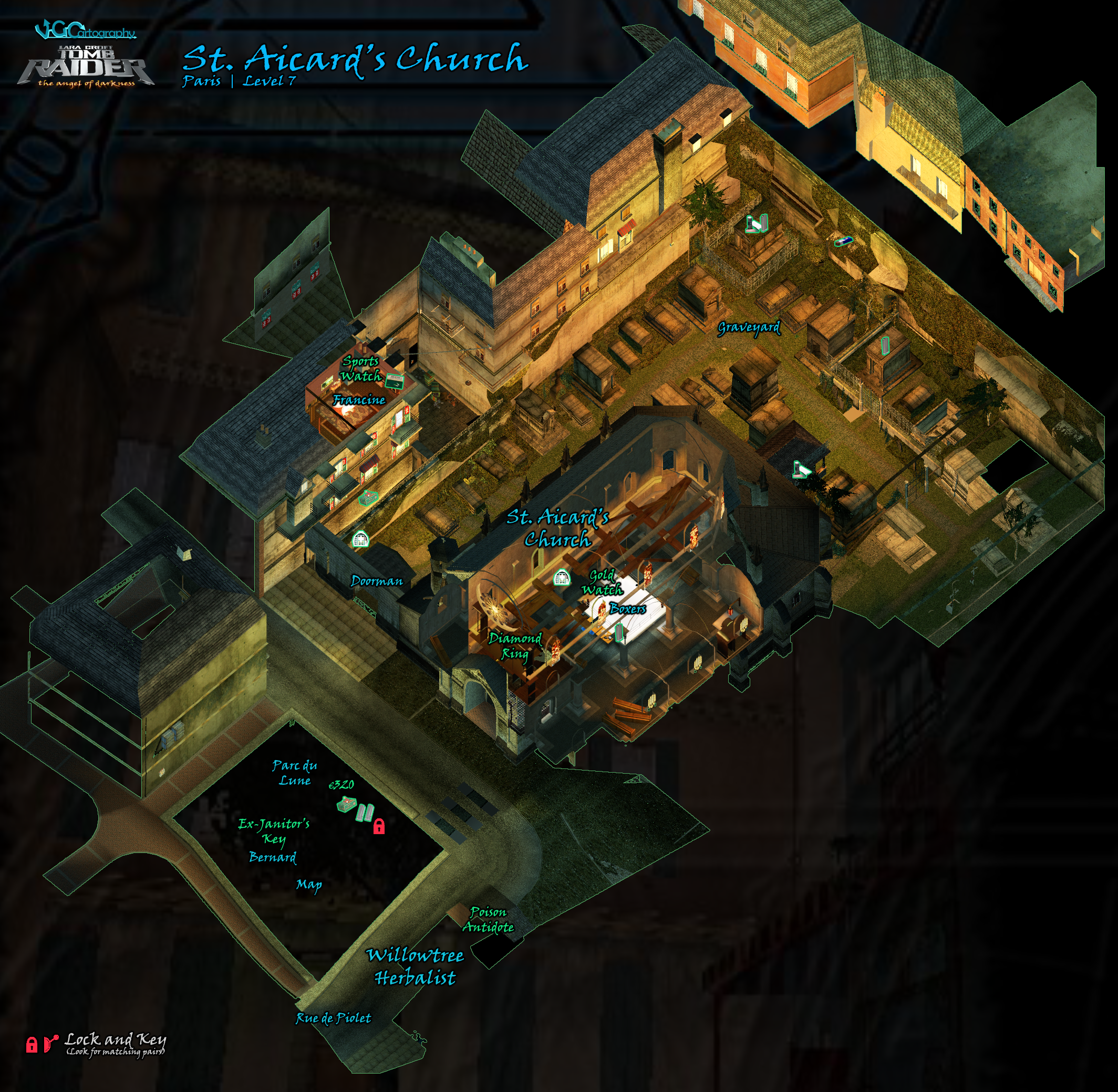Select the Sports Watch map label

(361, 369)
